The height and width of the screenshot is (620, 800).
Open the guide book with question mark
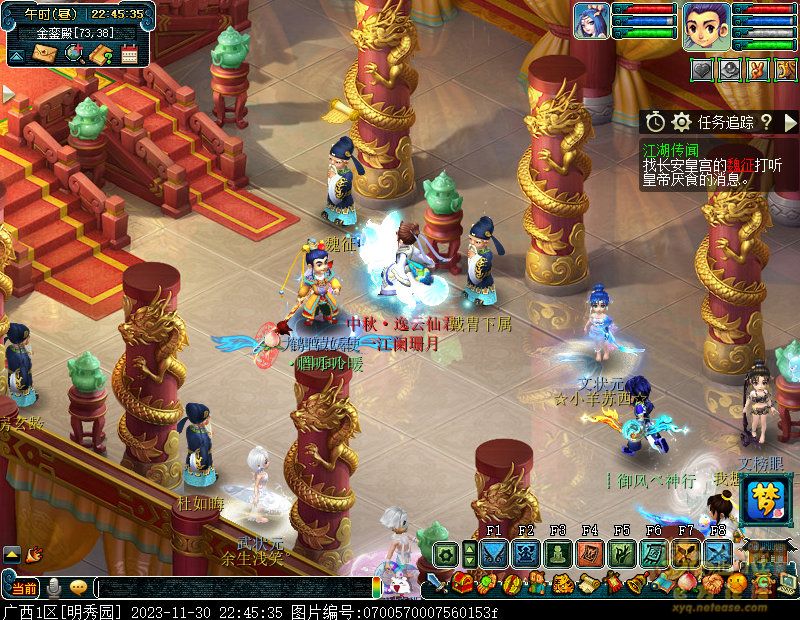click(101, 54)
